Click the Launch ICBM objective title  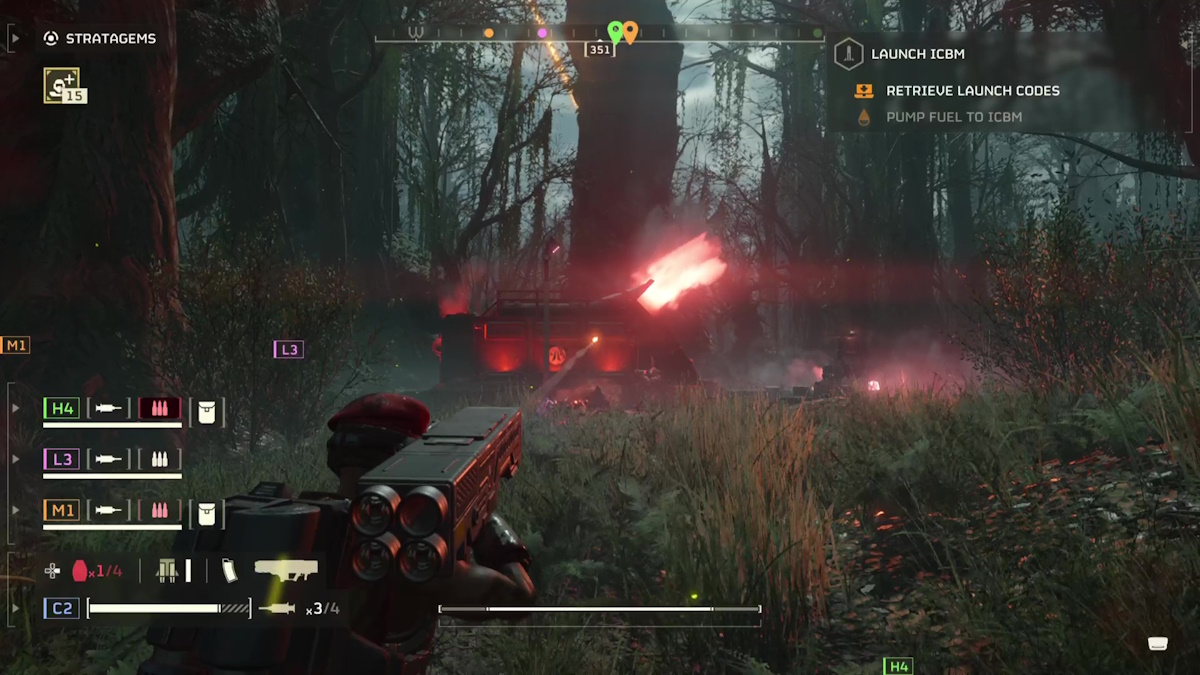[917, 54]
